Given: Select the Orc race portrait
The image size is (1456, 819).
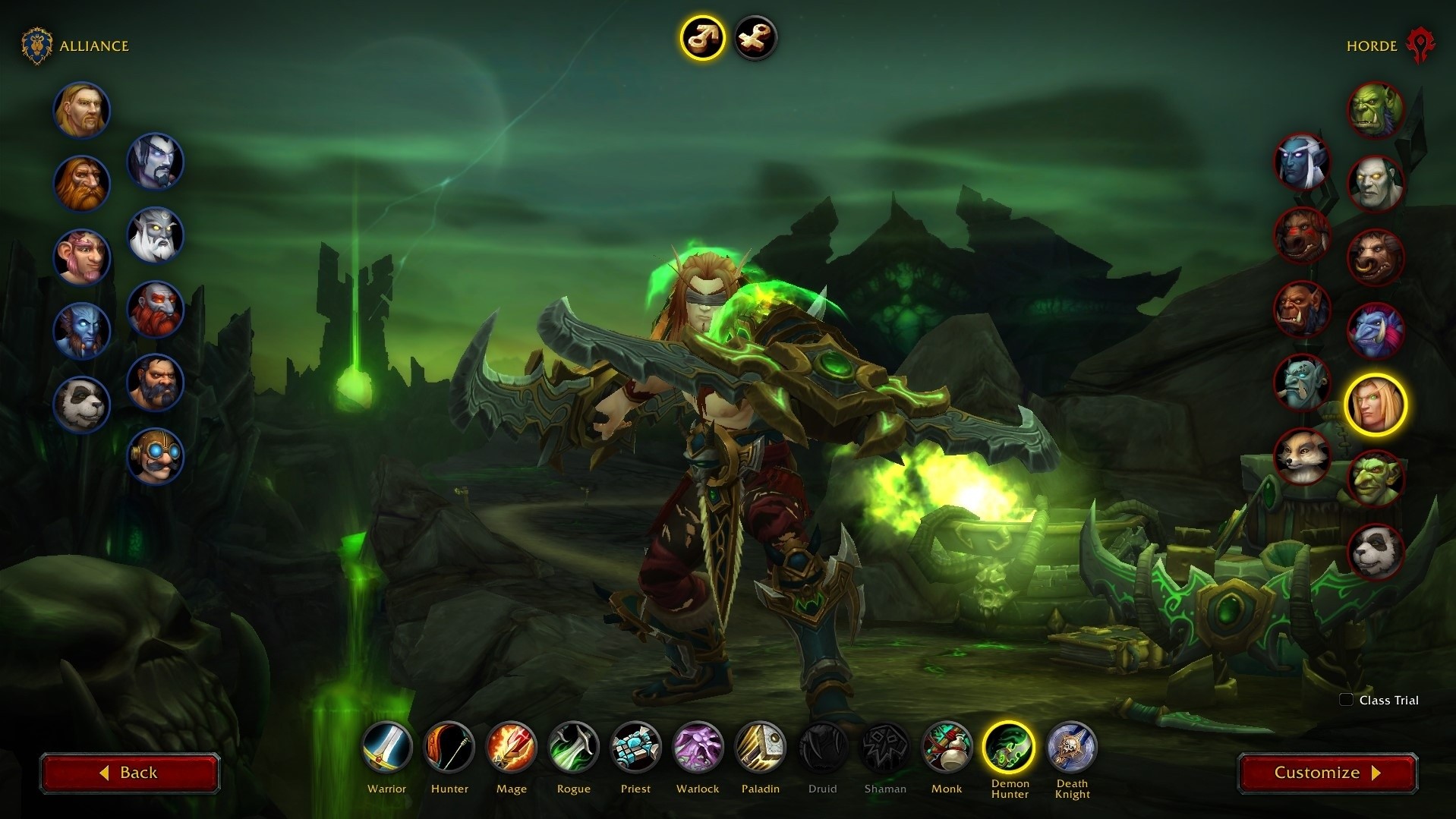Looking at the screenshot, I should tap(1376, 110).
